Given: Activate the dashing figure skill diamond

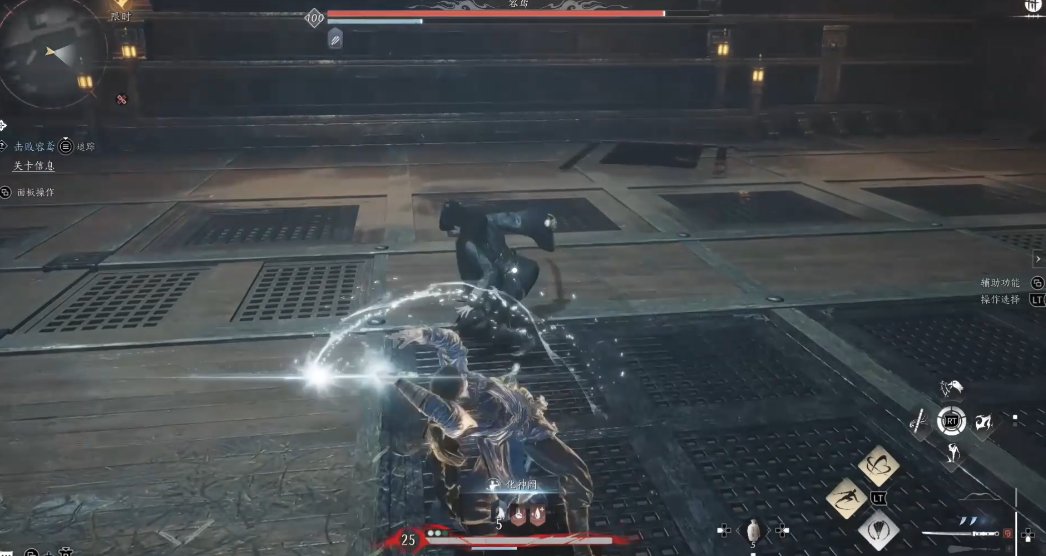Looking at the screenshot, I should [846, 498].
